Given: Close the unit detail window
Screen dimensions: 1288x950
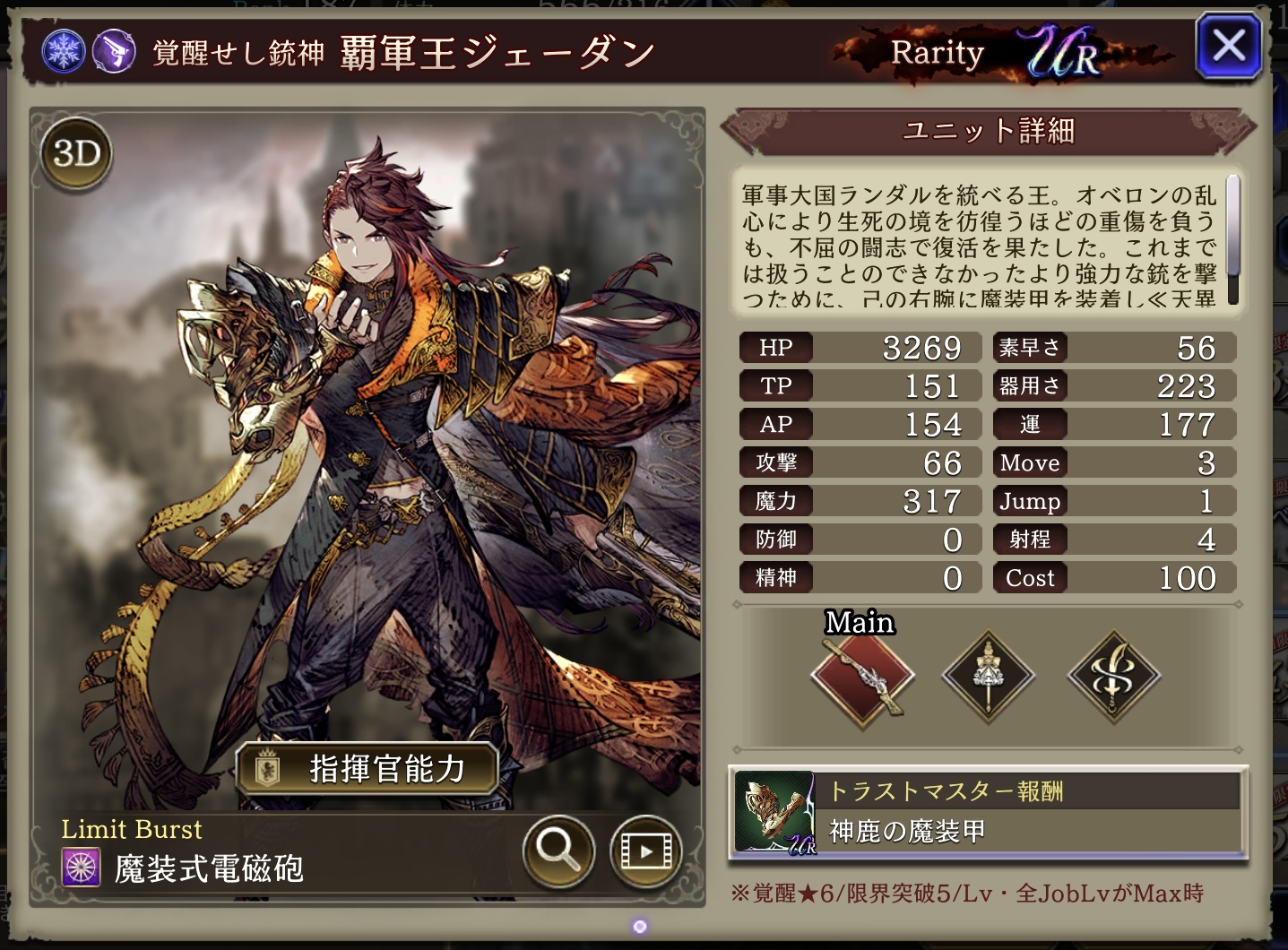Looking at the screenshot, I should click(x=1229, y=45).
